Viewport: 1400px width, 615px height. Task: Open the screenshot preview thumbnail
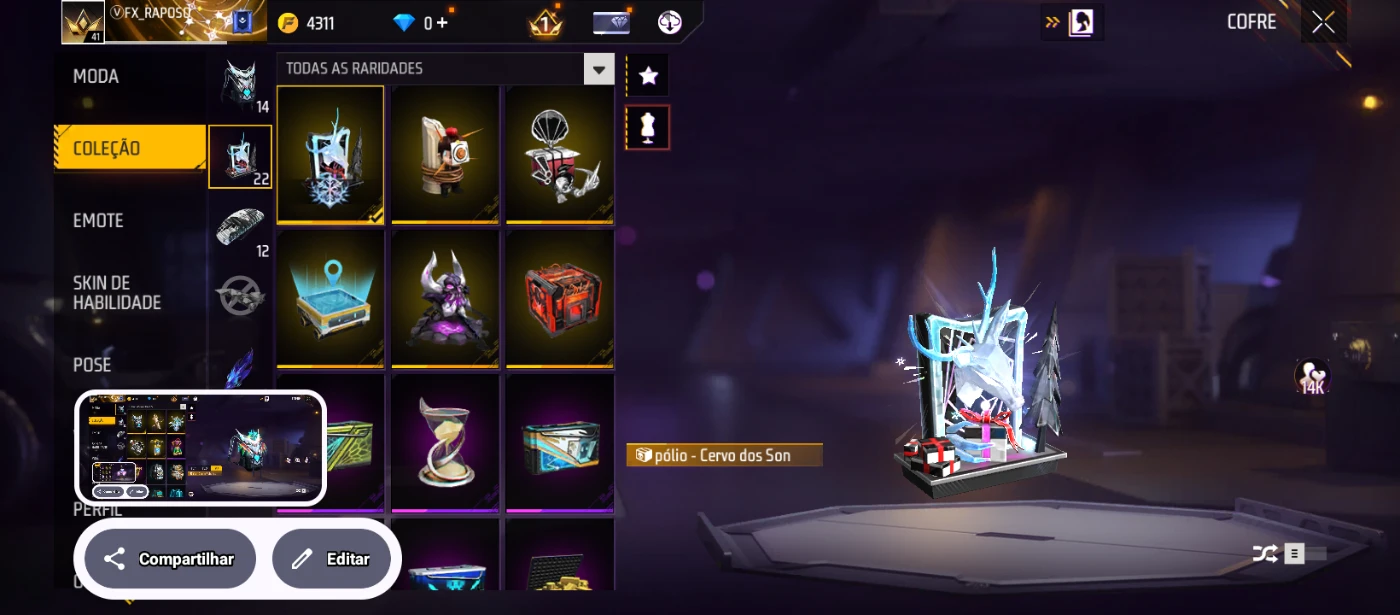point(201,447)
